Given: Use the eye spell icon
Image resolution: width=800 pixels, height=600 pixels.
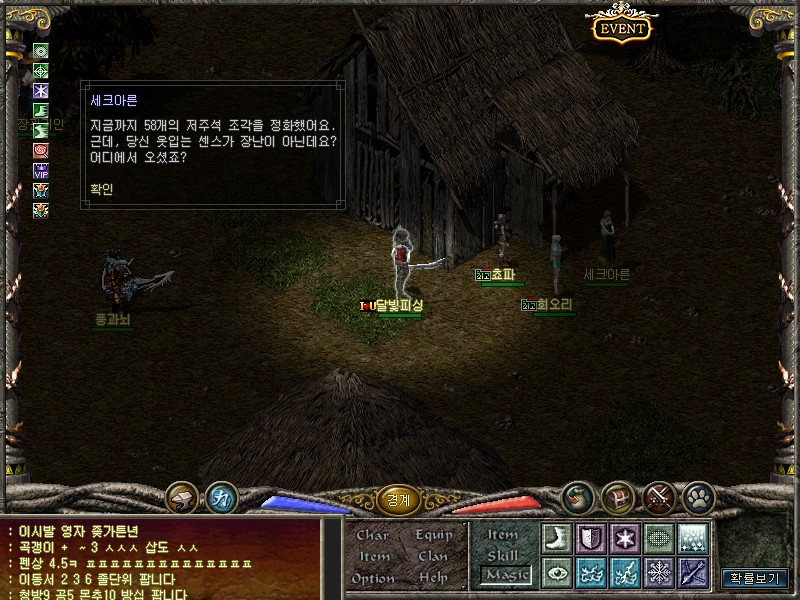Looking at the screenshot, I should (x=556, y=572).
